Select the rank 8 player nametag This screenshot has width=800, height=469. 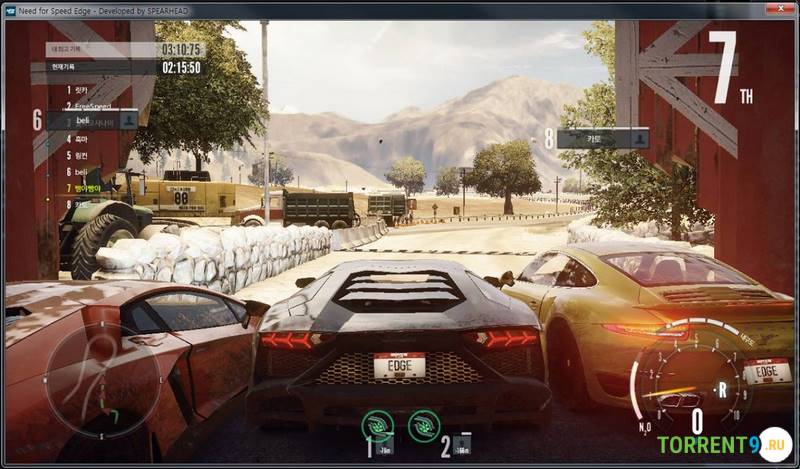[x=602, y=139]
